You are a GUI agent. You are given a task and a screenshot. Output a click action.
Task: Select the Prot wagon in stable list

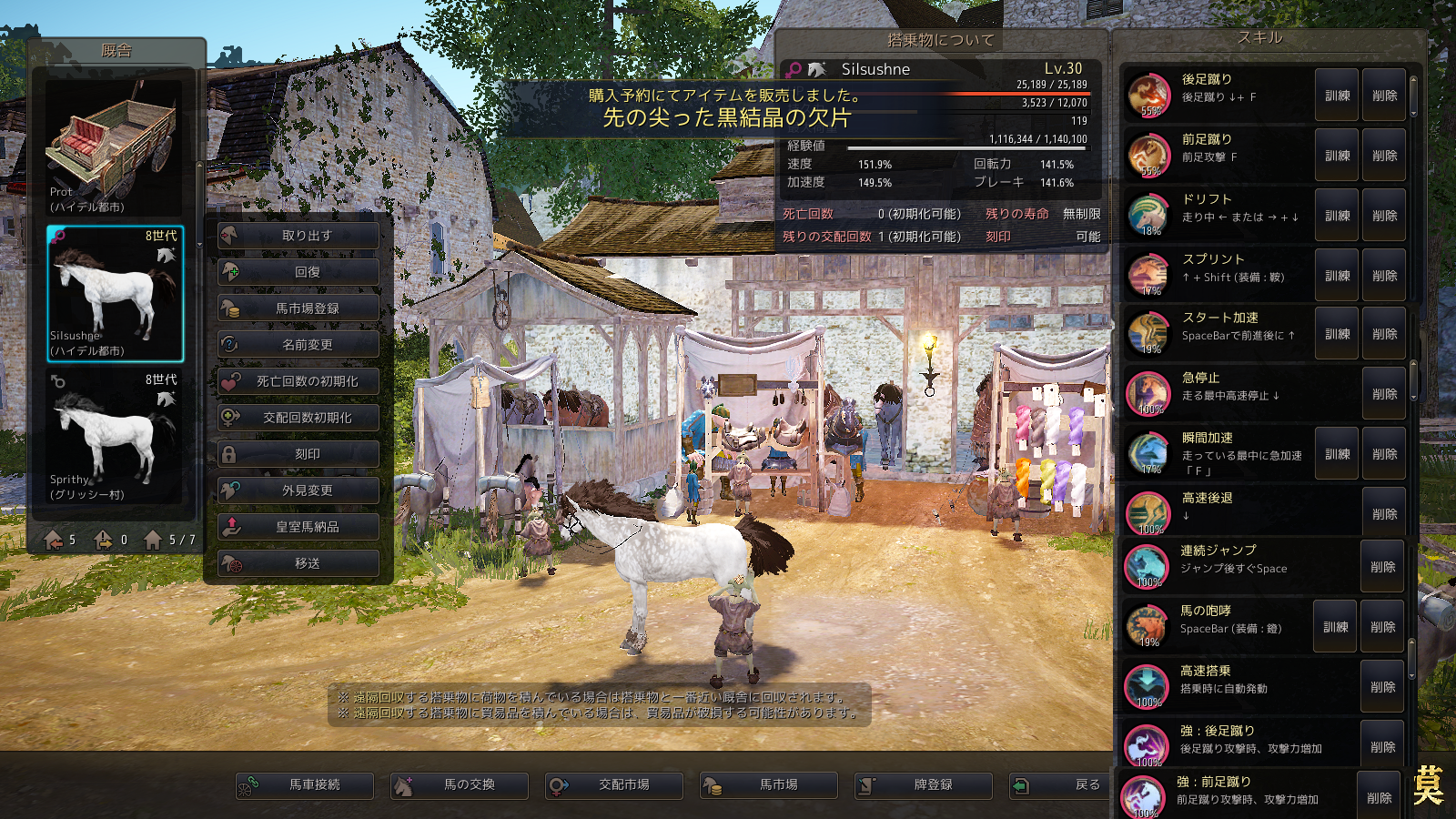(115, 146)
